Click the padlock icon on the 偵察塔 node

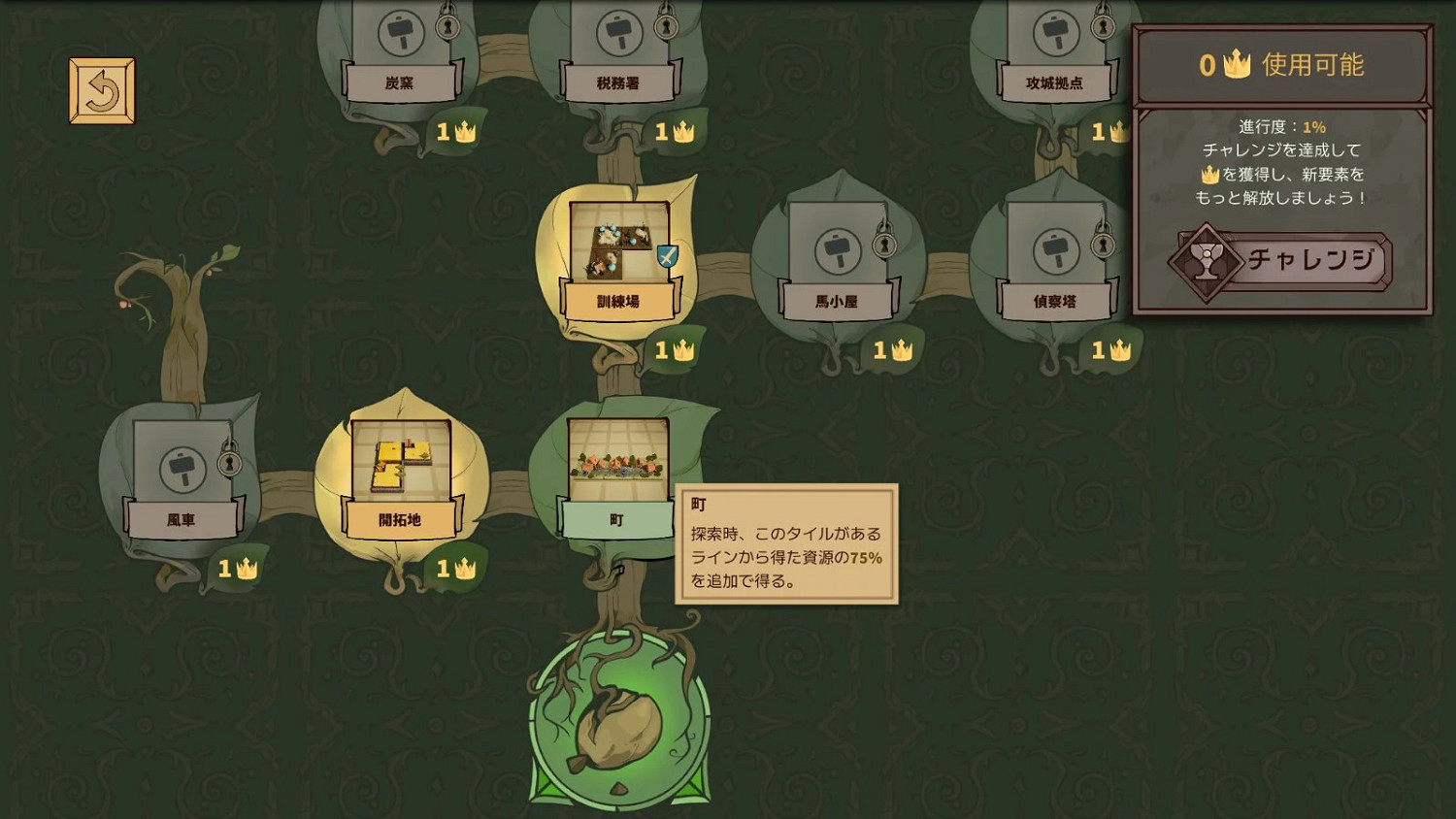[1104, 246]
